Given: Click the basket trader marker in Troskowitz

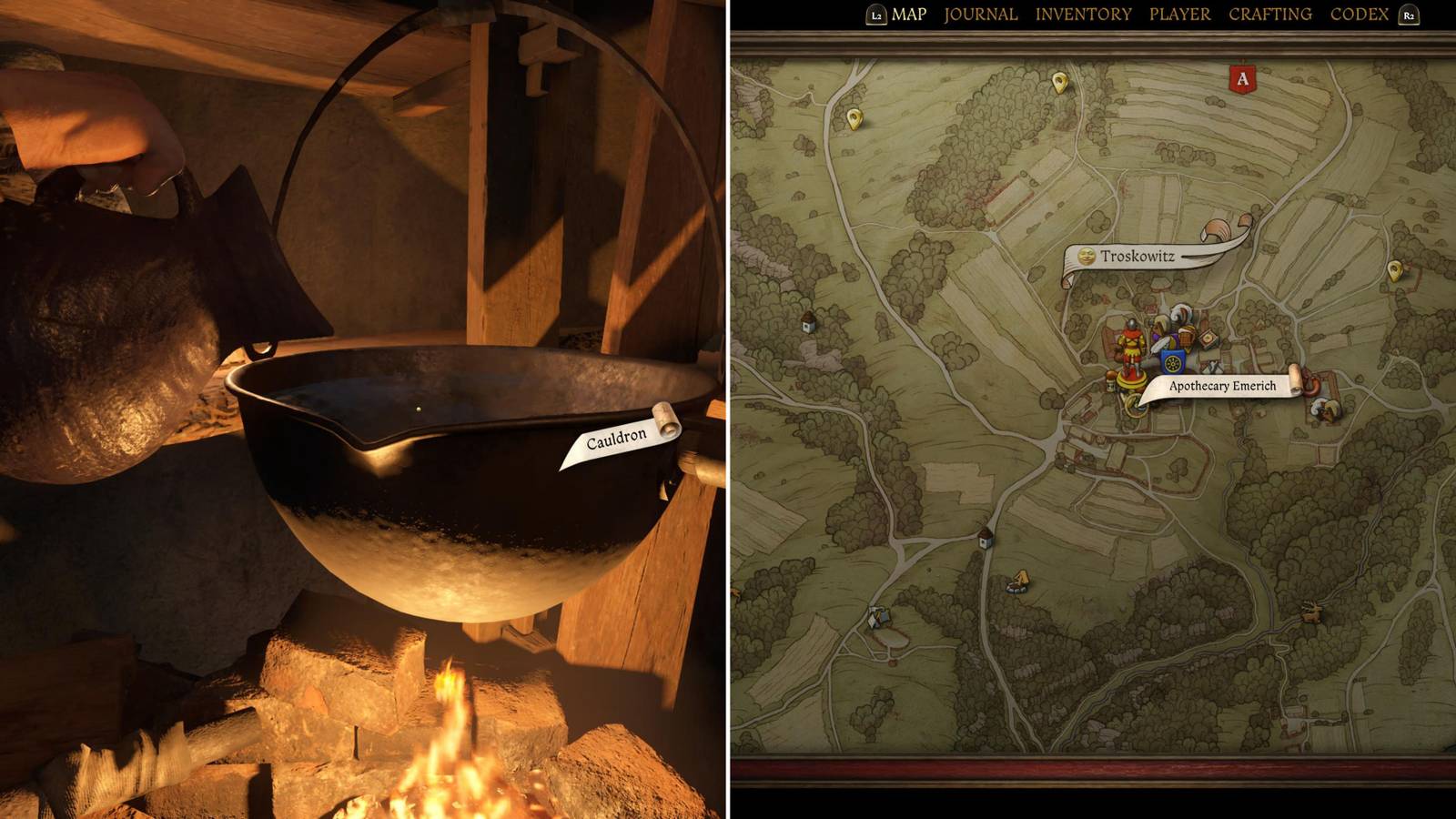Looking at the screenshot, I should click(1186, 338).
